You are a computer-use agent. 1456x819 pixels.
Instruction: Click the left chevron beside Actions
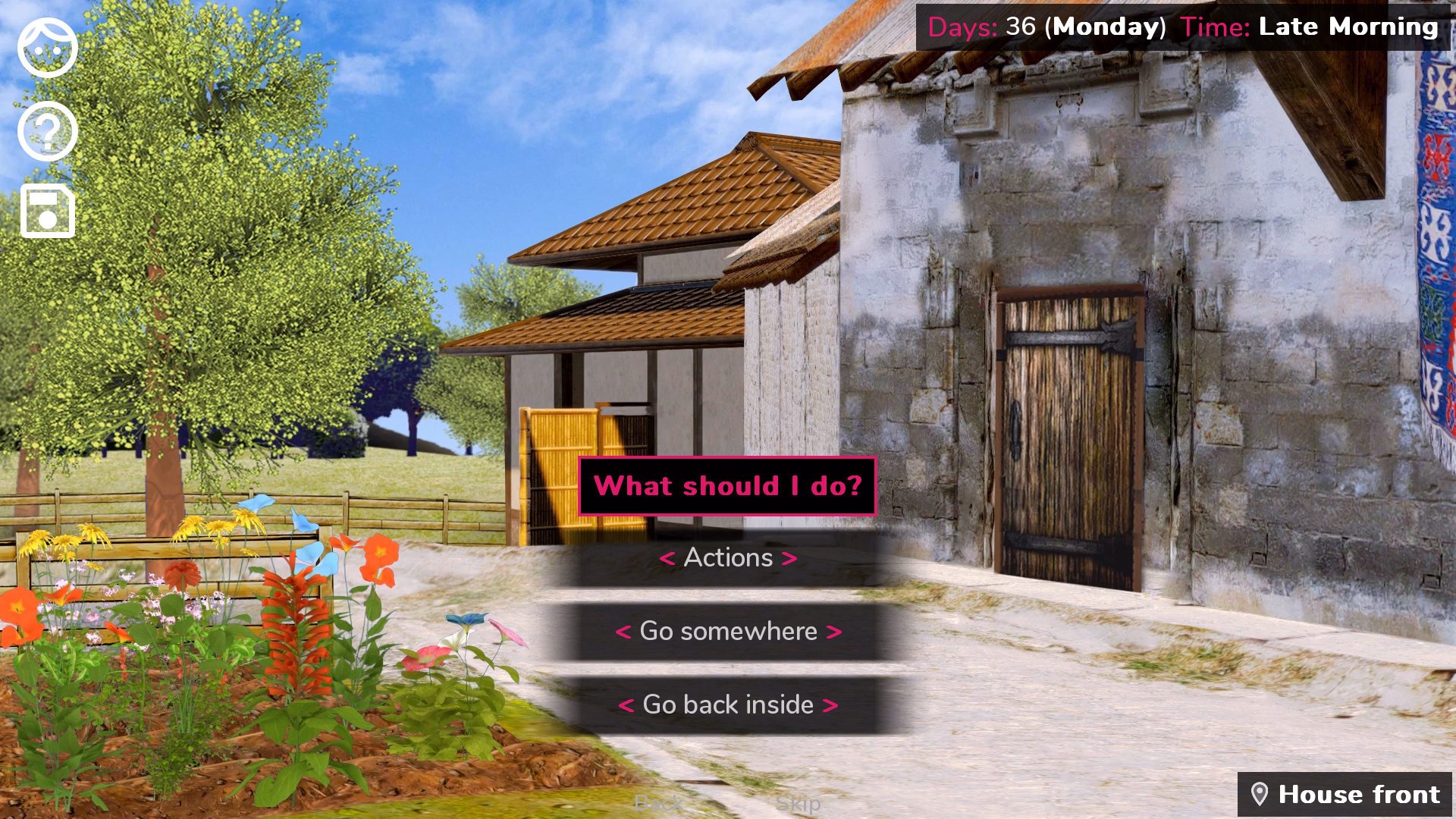pyautogui.click(x=667, y=558)
